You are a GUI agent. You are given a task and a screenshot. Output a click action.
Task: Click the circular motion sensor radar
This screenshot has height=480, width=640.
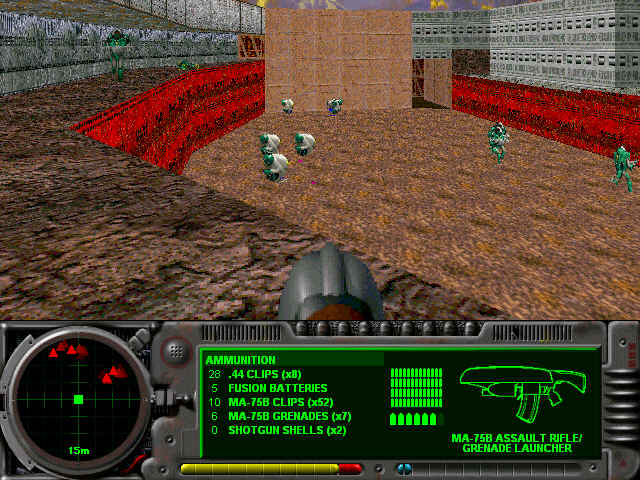tap(78, 399)
